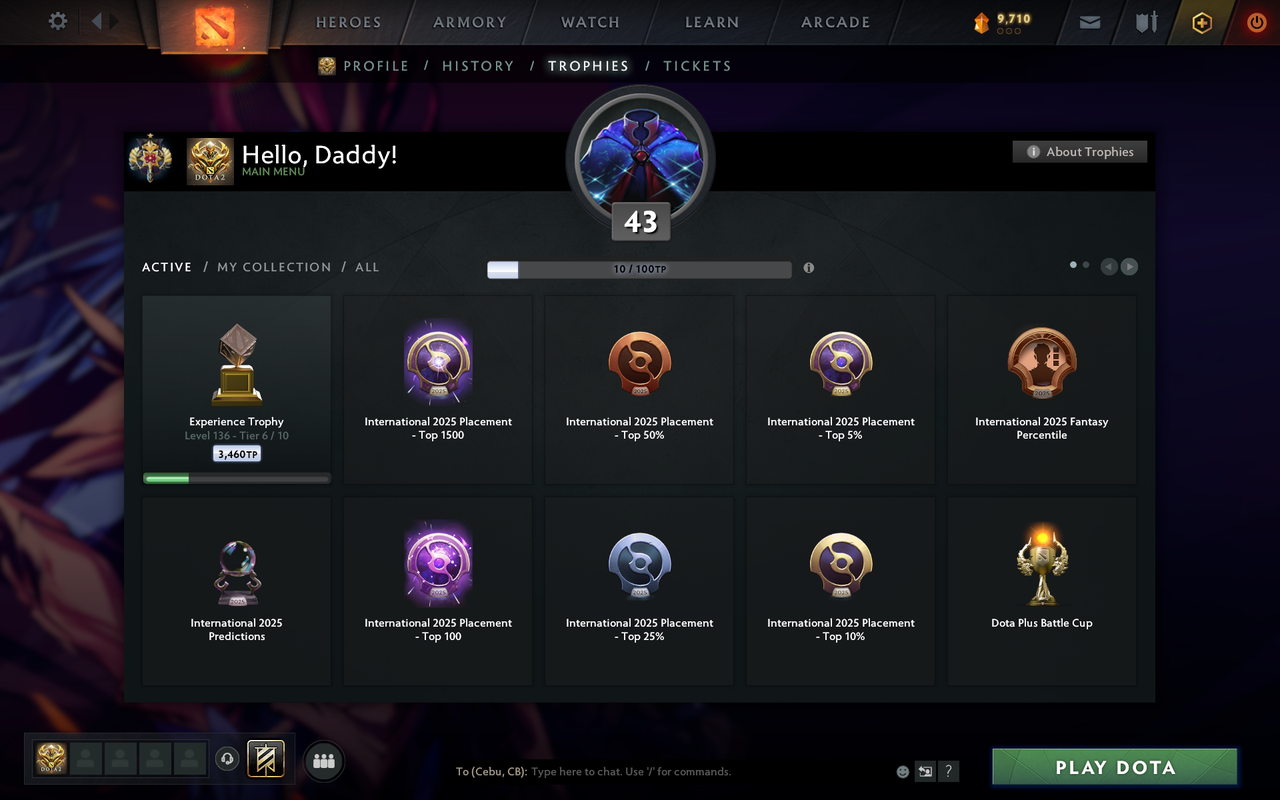Screen dimensions: 1280x800
Task: Click the left pagination arrow for trophies
Action: click(x=1108, y=266)
